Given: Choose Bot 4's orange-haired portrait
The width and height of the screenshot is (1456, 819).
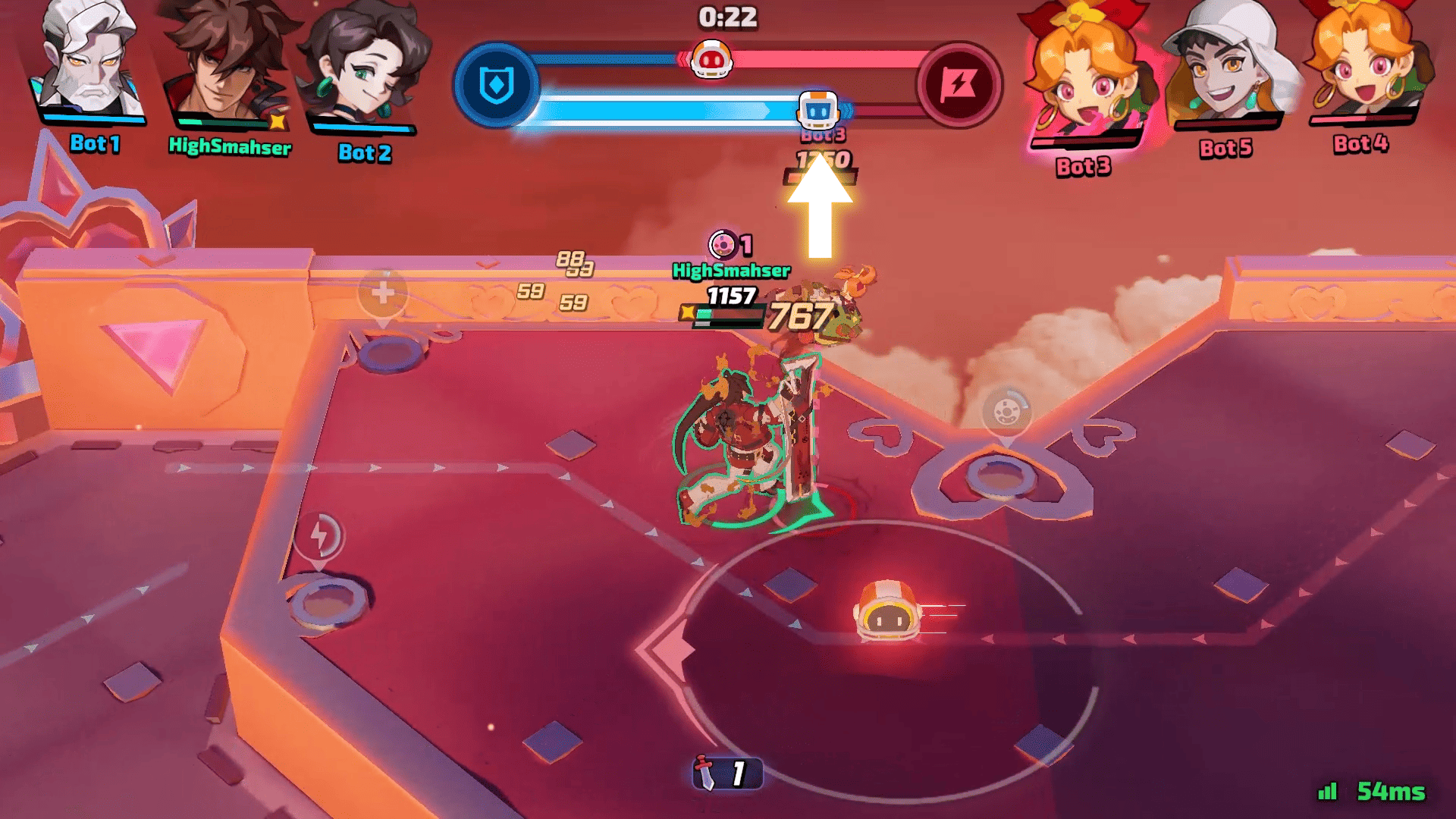Looking at the screenshot, I should click(x=1361, y=61).
